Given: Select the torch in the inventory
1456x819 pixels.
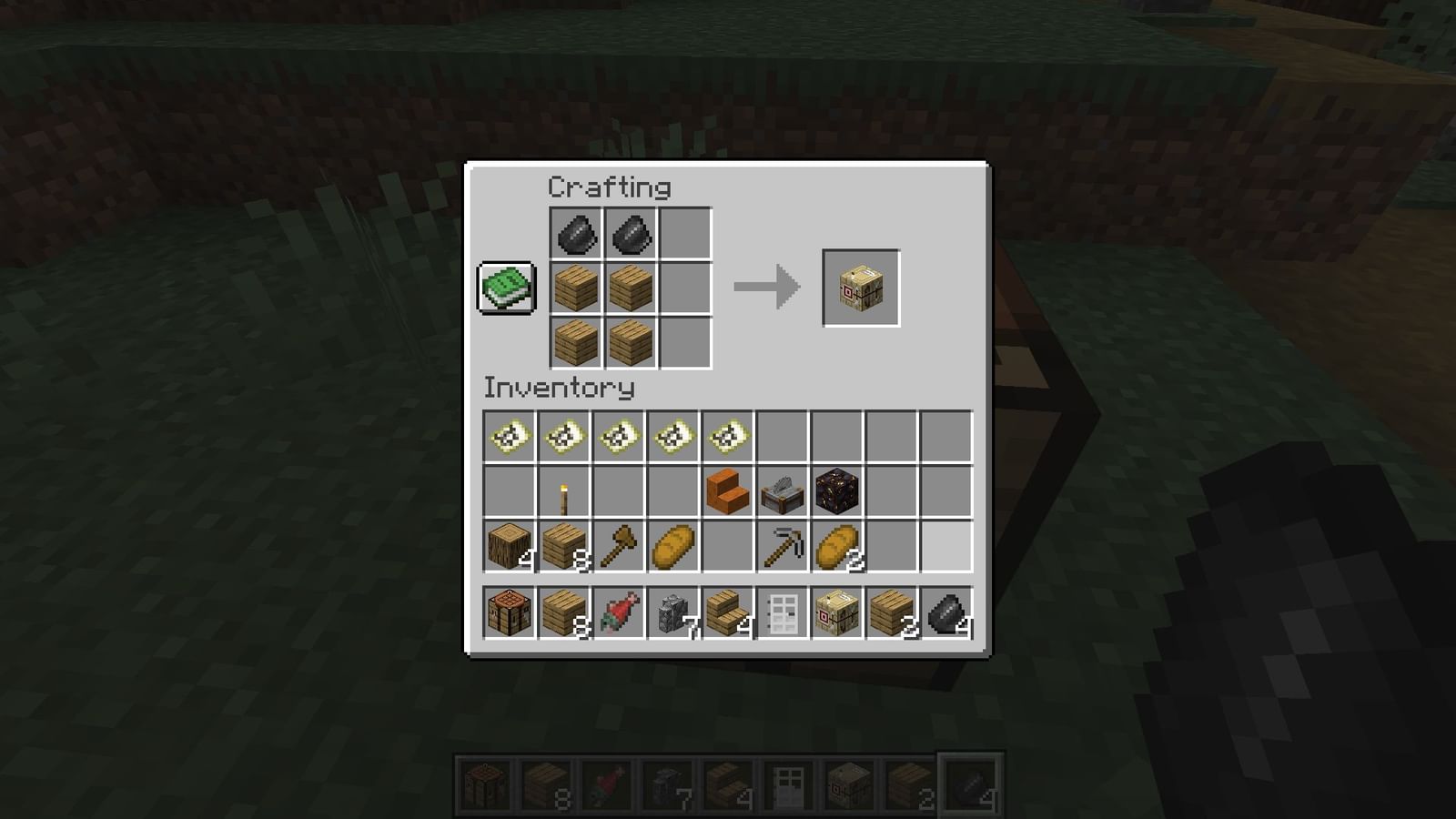Looking at the screenshot, I should click(x=564, y=491).
